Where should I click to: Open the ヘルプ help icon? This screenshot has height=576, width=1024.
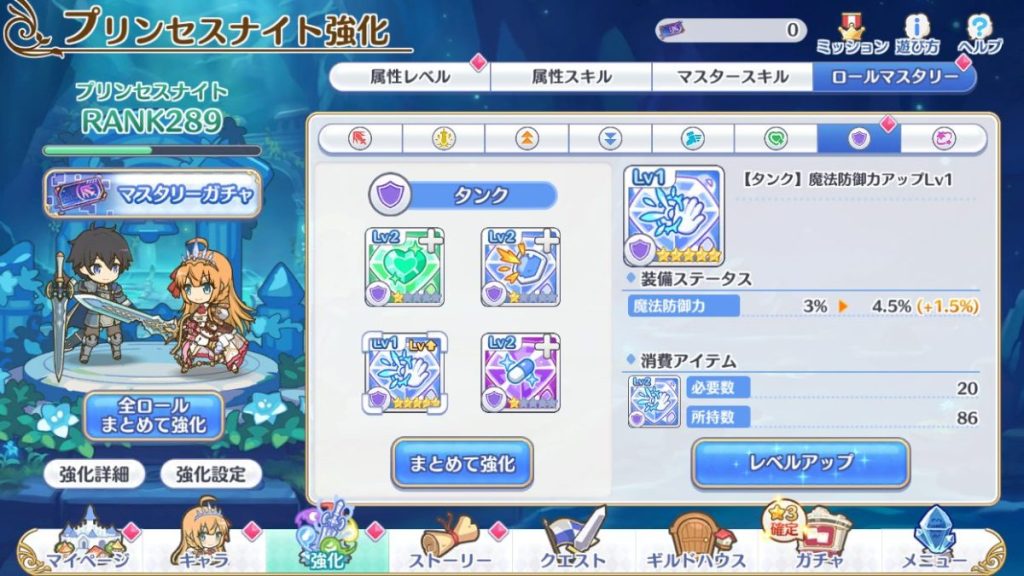[979, 34]
